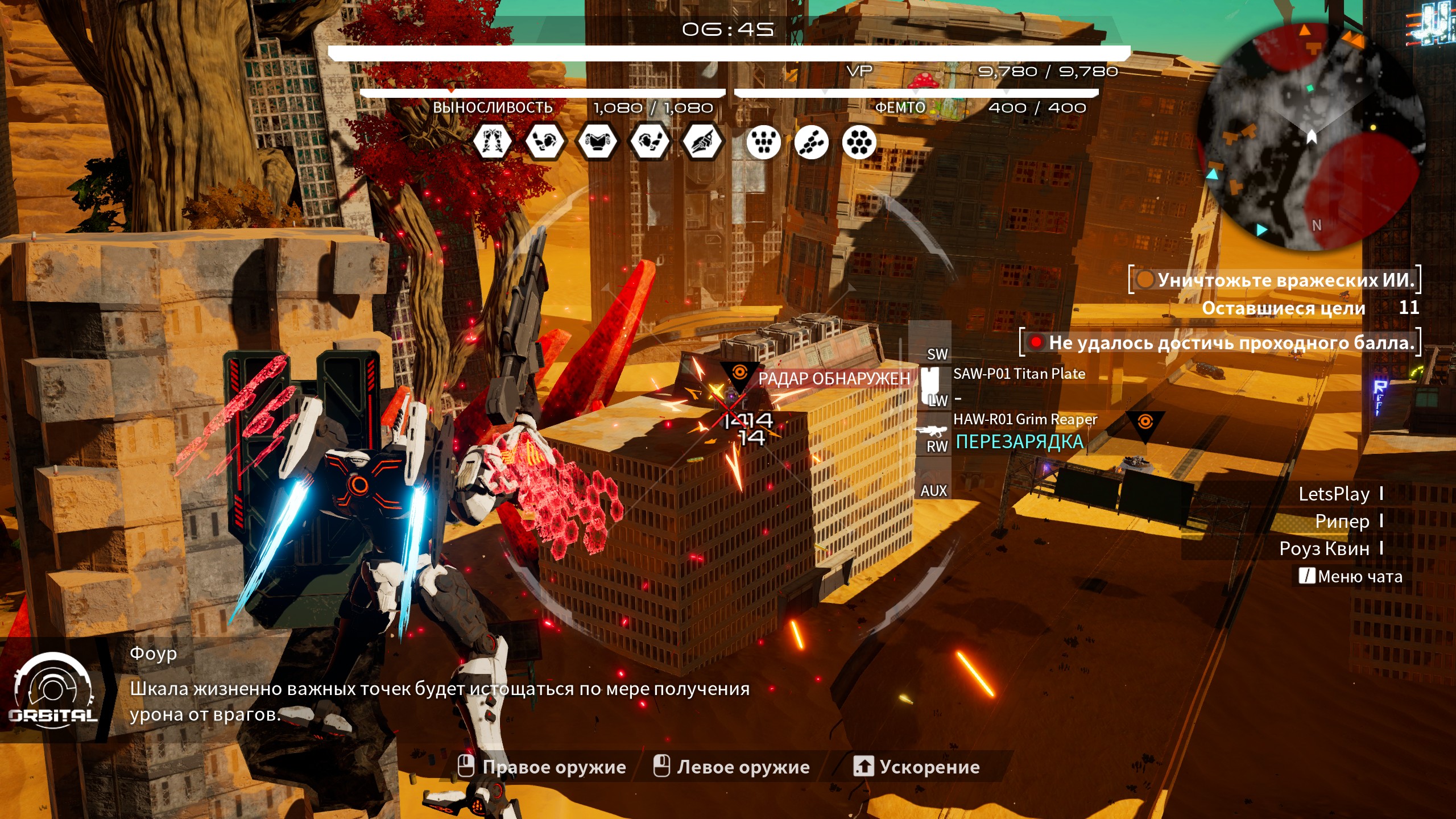
Task: Activate the inverted-triangle Femto mode icon
Action: click(763, 141)
